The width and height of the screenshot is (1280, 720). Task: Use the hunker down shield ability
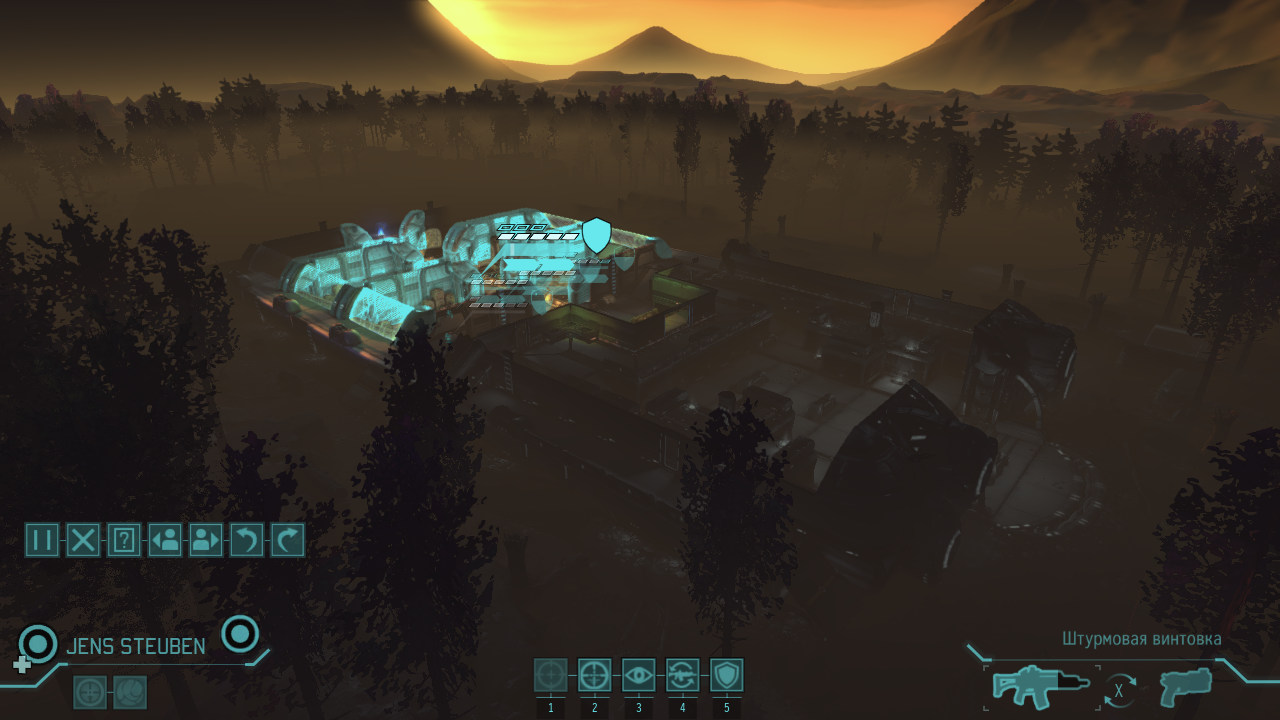point(726,675)
